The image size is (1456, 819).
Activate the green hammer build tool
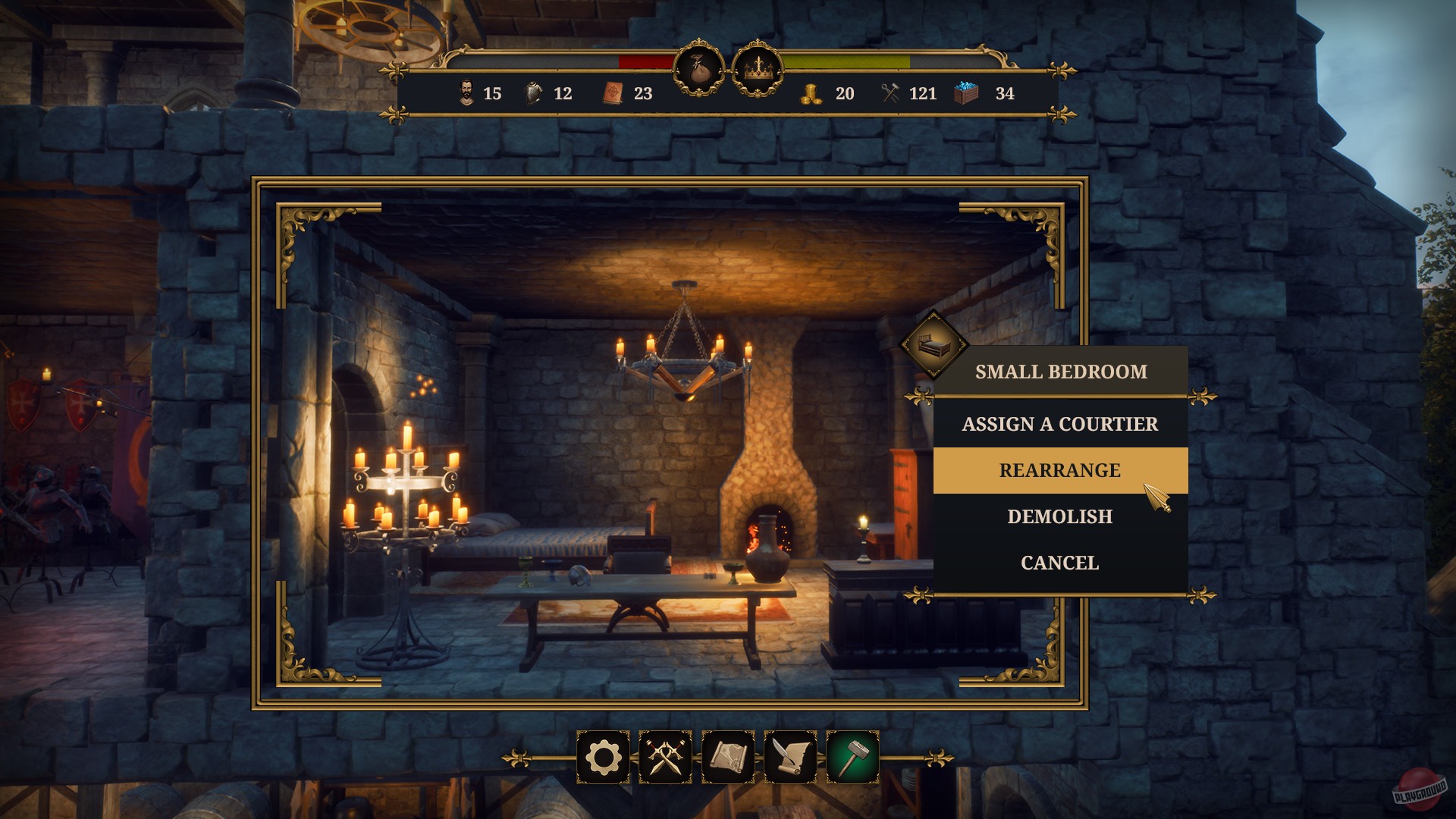point(852,757)
